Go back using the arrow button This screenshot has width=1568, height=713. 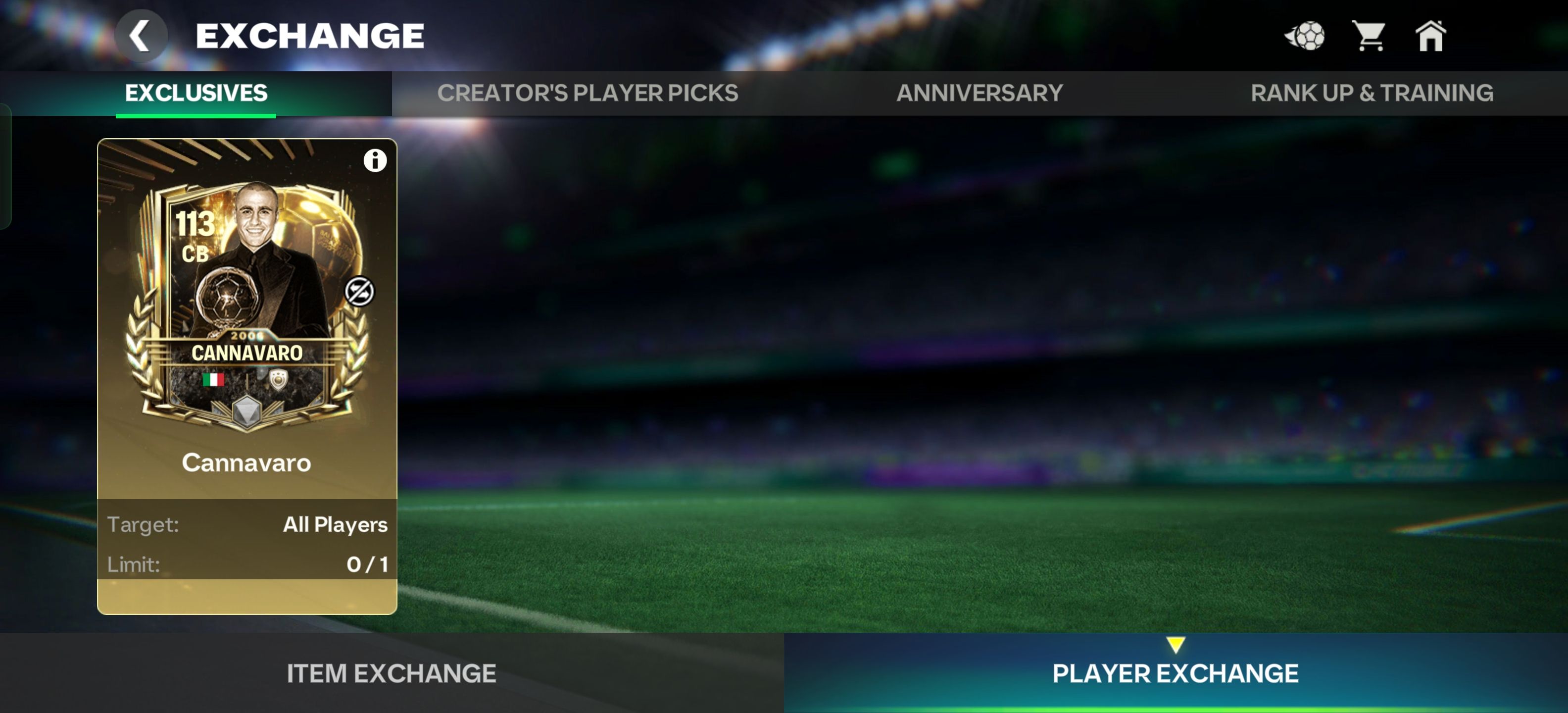pyautogui.click(x=141, y=36)
